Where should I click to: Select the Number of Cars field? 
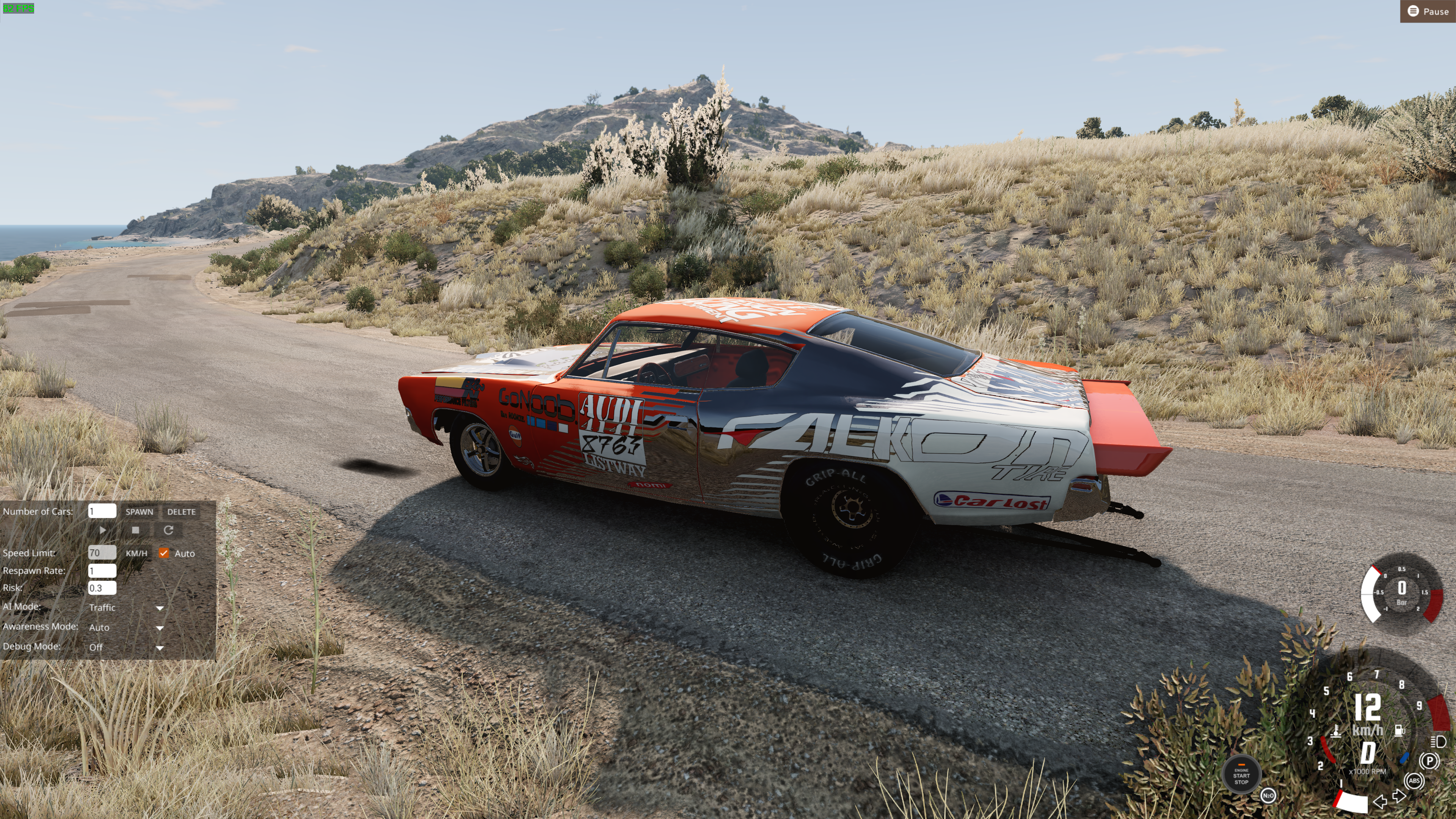tap(102, 511)
